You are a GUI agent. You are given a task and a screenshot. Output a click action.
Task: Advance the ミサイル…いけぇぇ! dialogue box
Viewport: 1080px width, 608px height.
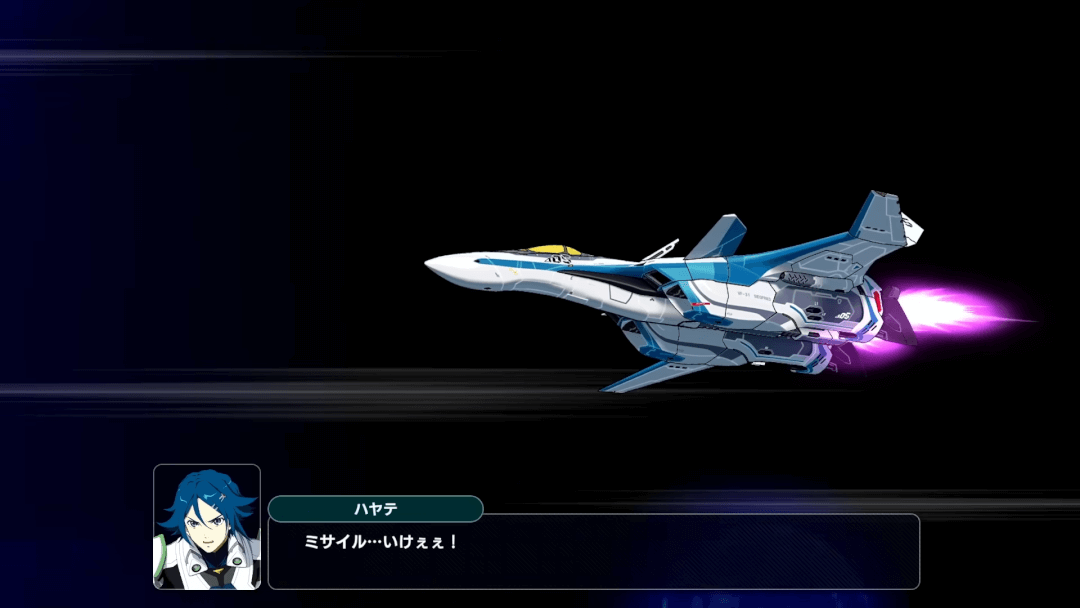coord(593,552)
